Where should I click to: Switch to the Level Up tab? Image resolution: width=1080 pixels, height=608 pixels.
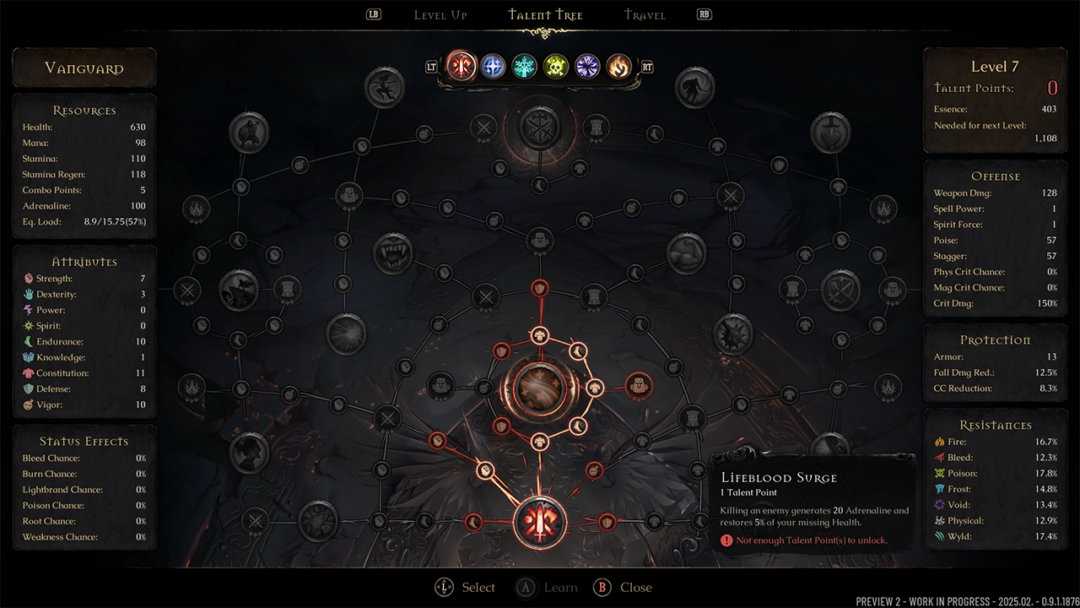440,15
